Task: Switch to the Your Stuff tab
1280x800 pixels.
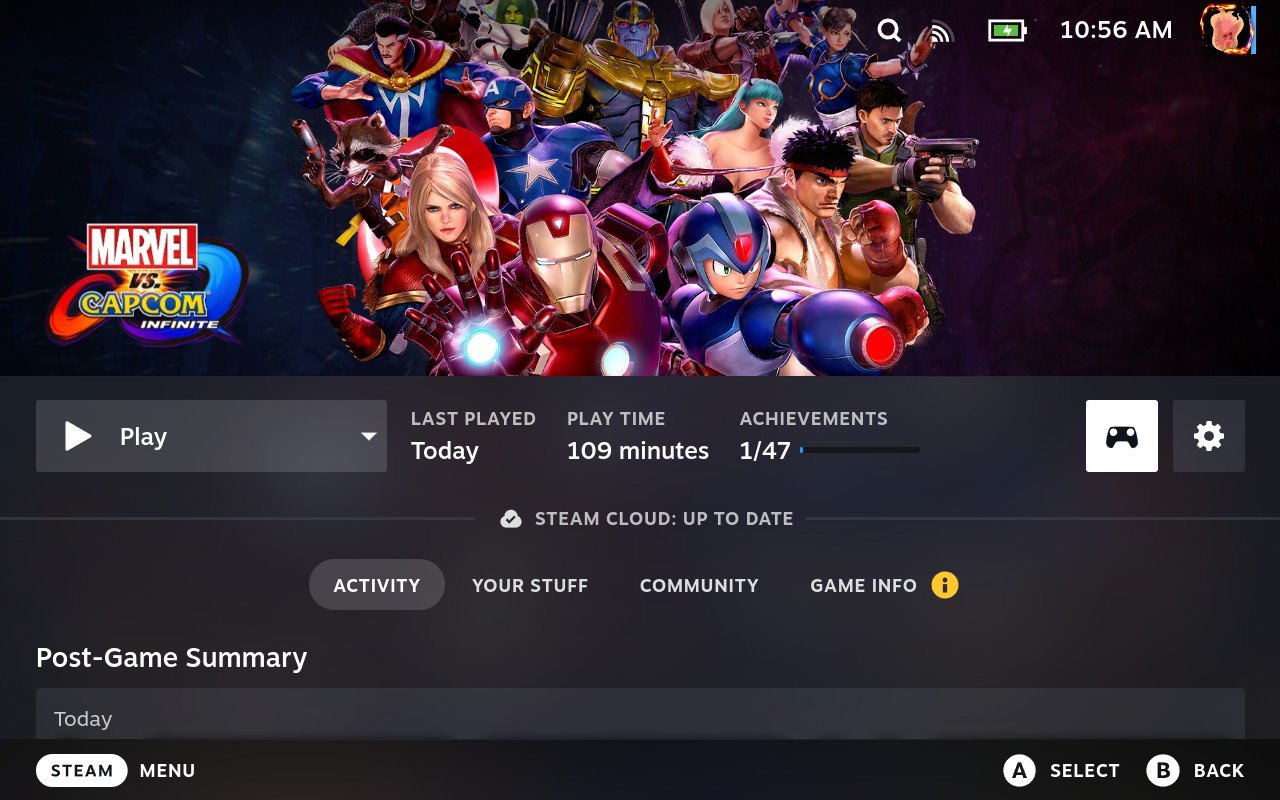Action: point(530,585)
